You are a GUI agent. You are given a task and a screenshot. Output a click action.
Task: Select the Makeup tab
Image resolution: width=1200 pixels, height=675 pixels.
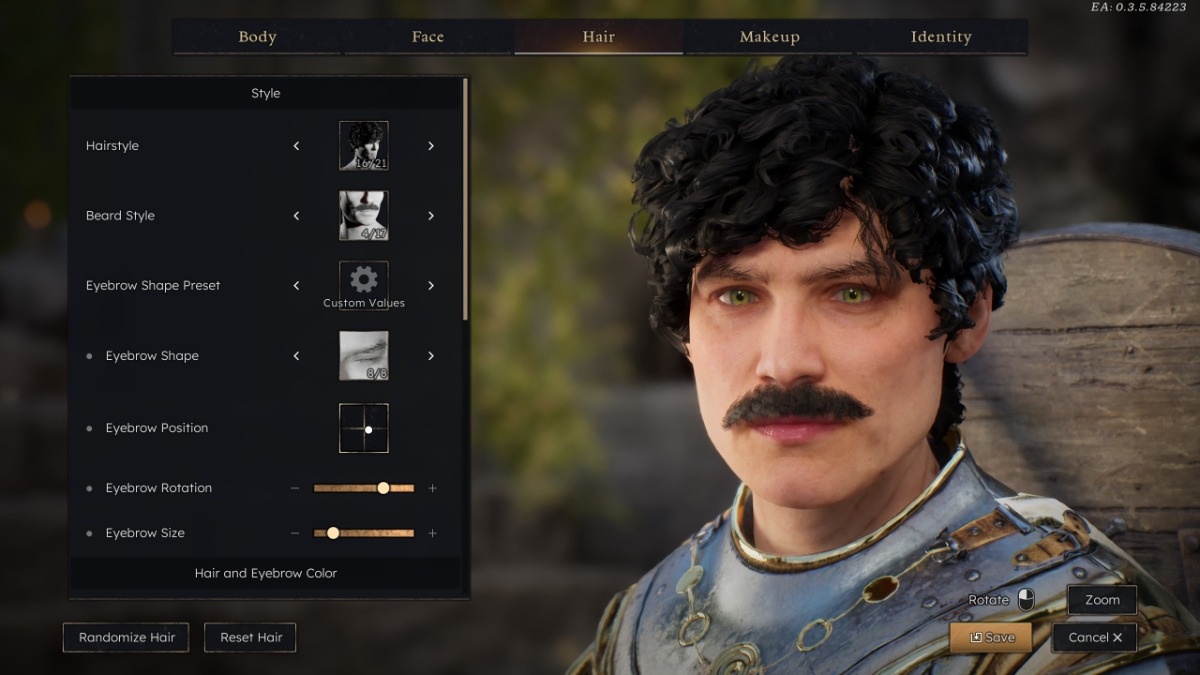click(769, 37)
